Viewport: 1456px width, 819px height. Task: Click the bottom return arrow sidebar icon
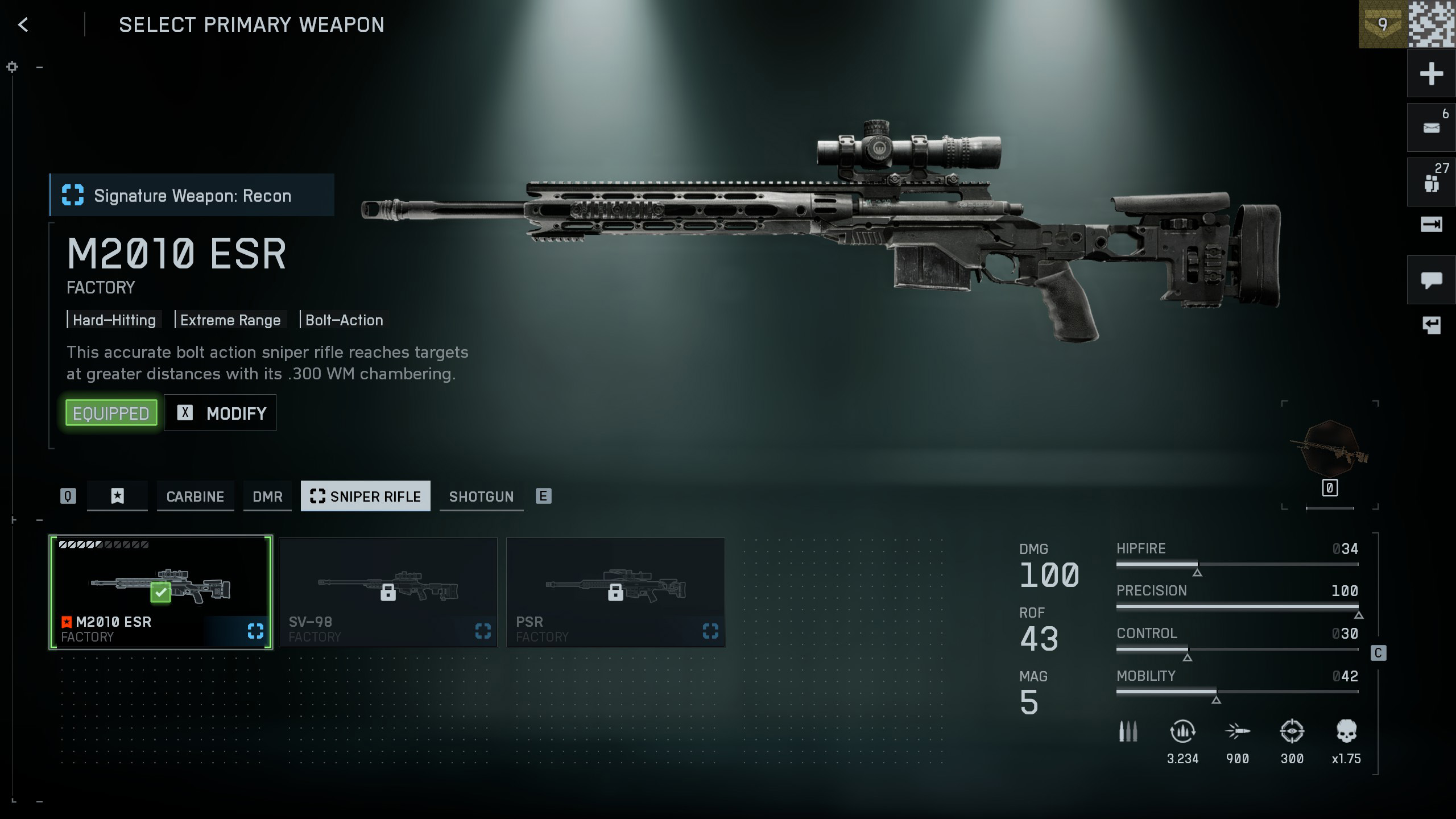[1431, 325]
